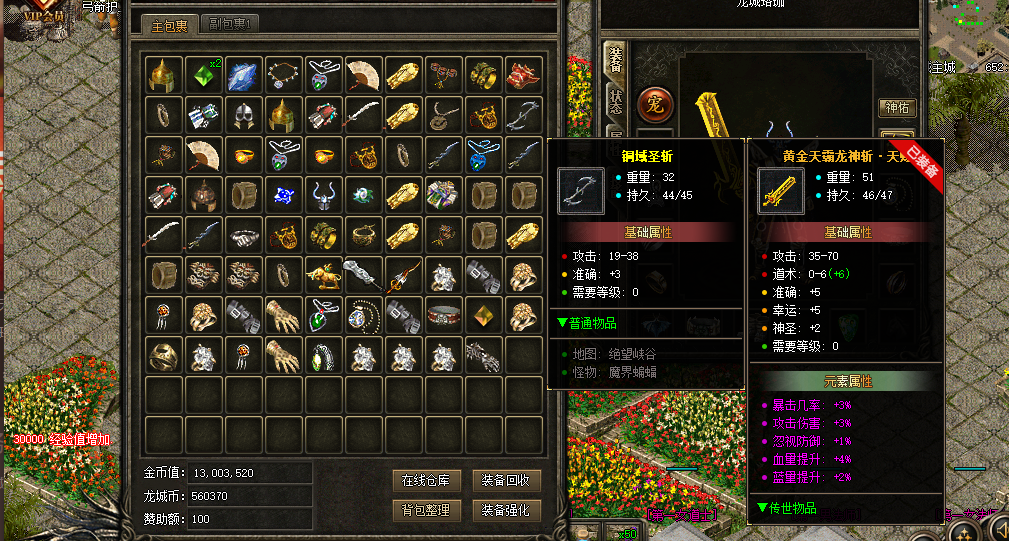1009x541 pixels.
Task: Switch to the 副包裹 secondary bag tab
Action: coord(230,24)
